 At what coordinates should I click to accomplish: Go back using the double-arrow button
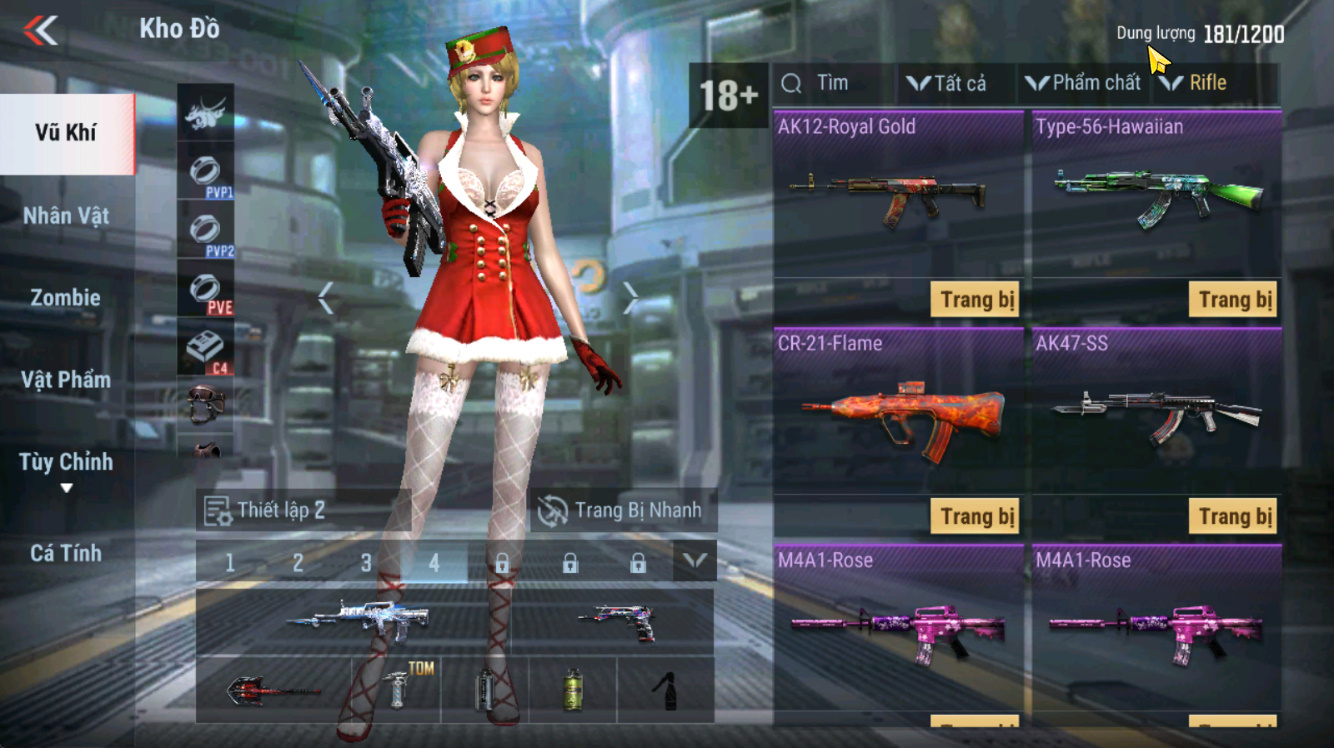[x=41, y=30]
